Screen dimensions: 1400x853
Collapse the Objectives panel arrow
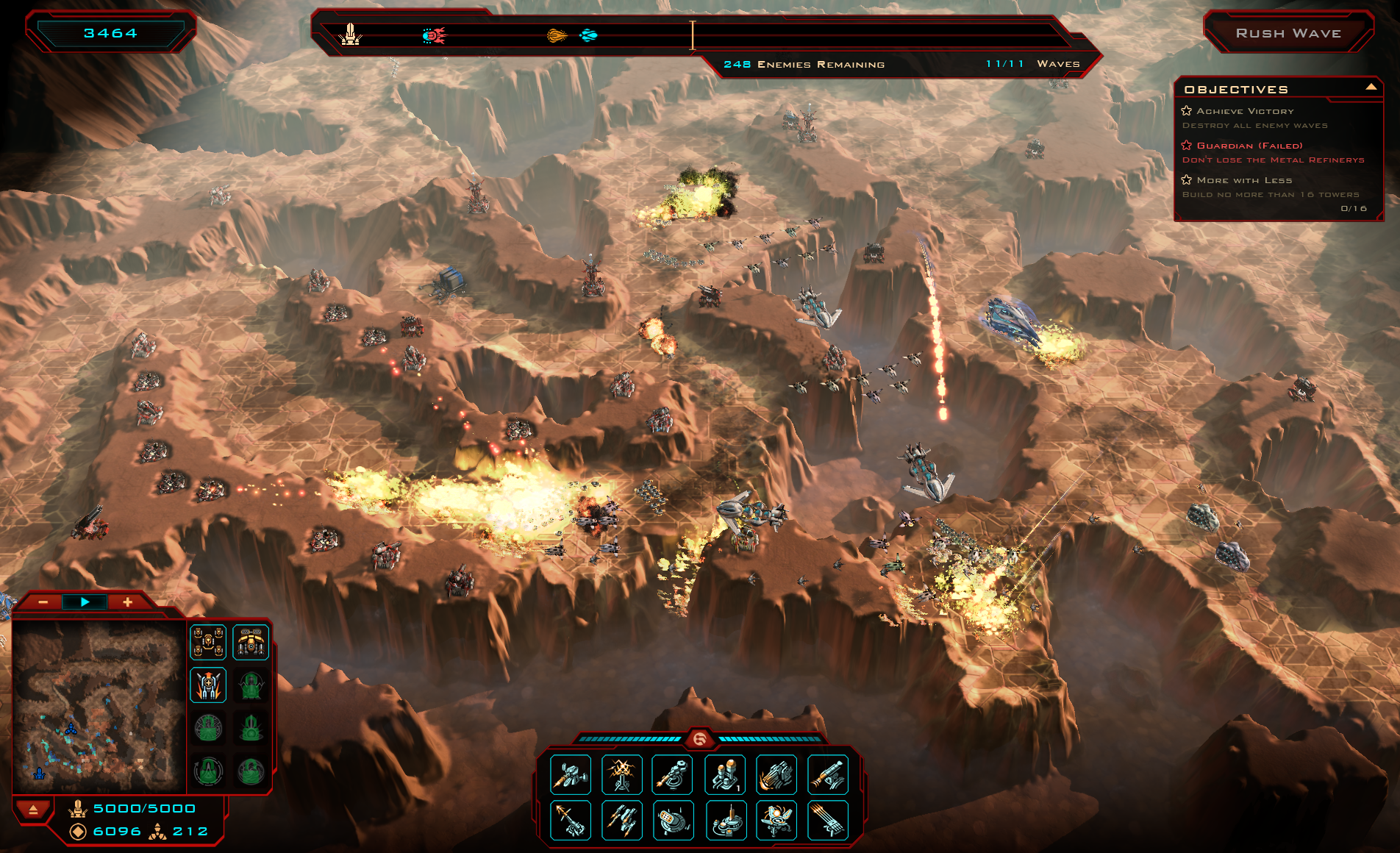click(x=1371, y=87)
